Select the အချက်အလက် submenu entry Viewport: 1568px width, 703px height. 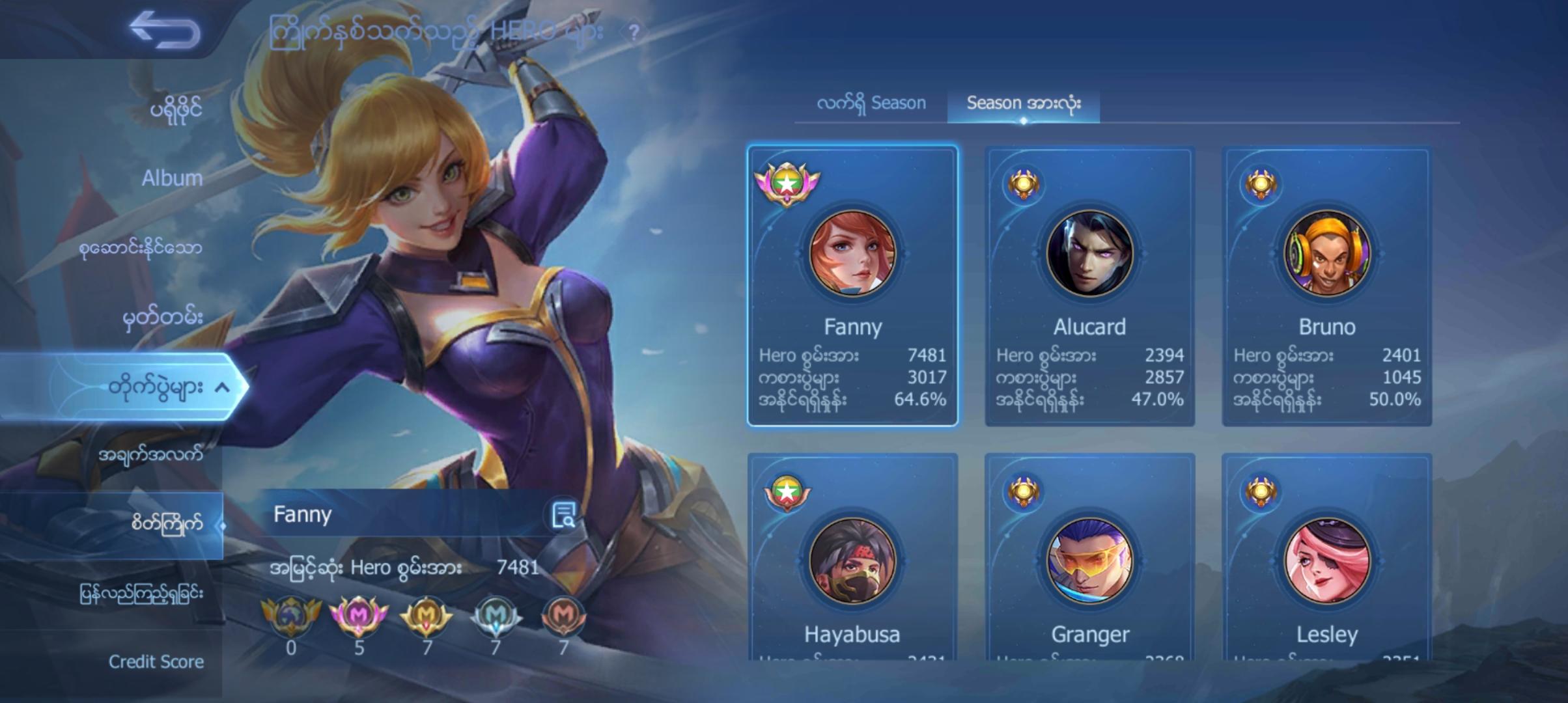click(x=150, y=454)
